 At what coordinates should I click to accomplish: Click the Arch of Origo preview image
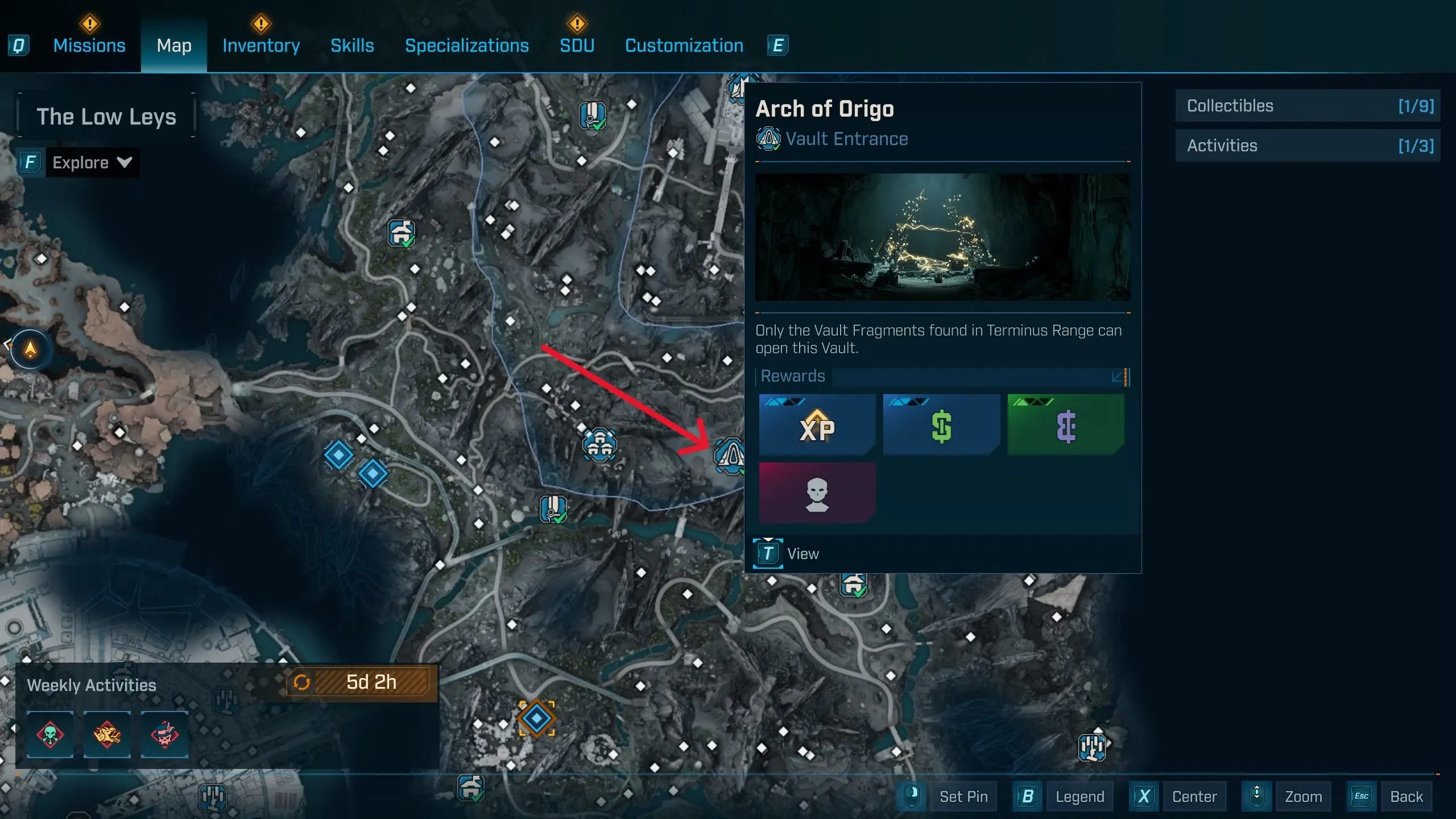click(942, 237)
